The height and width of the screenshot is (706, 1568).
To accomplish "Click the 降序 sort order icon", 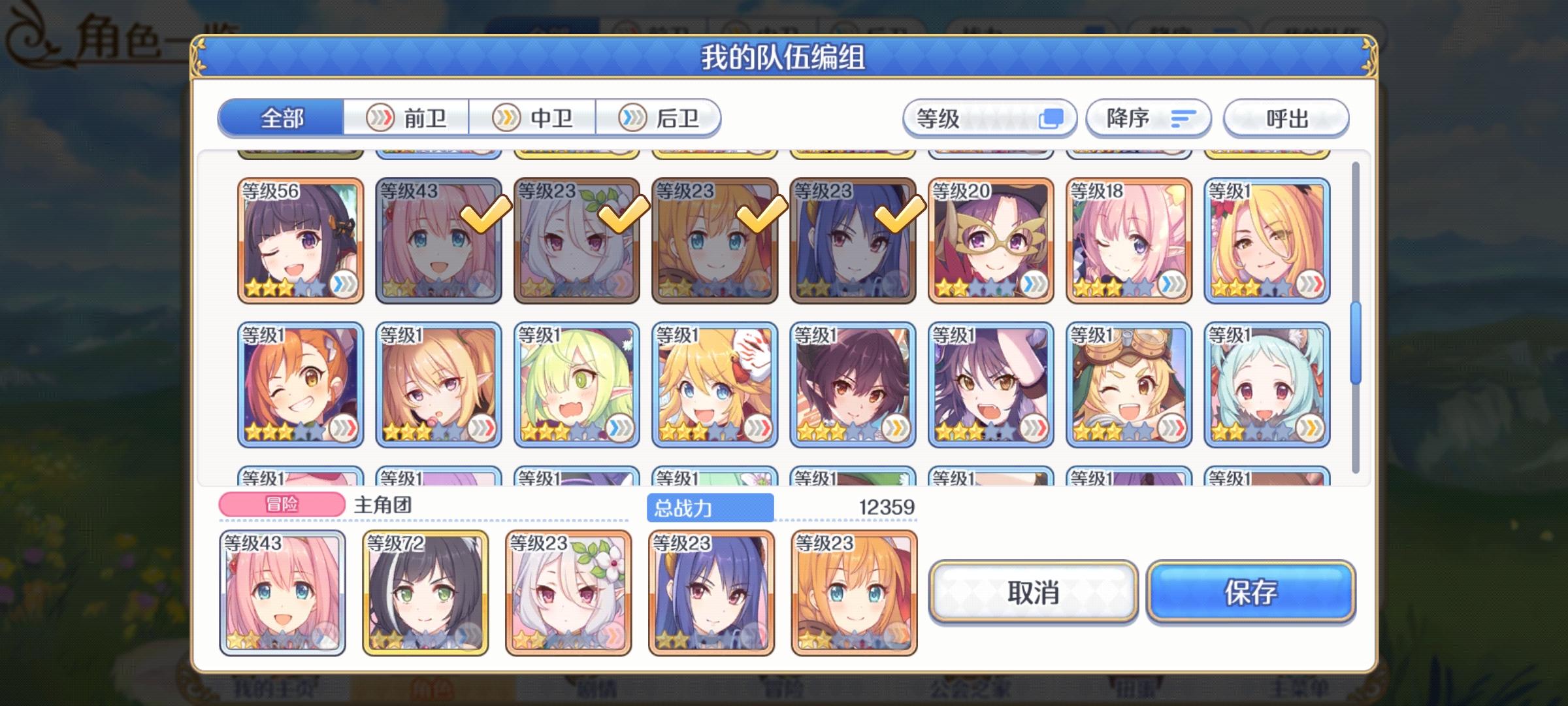I will click(x=1184, y=118).
